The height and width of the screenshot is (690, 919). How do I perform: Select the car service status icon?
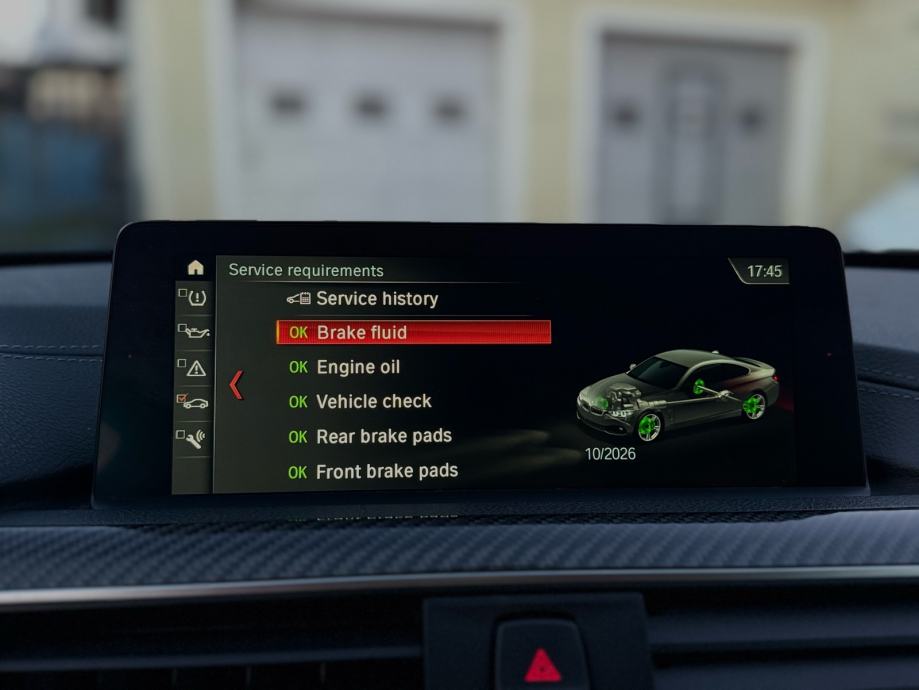(x=194, y=402)
